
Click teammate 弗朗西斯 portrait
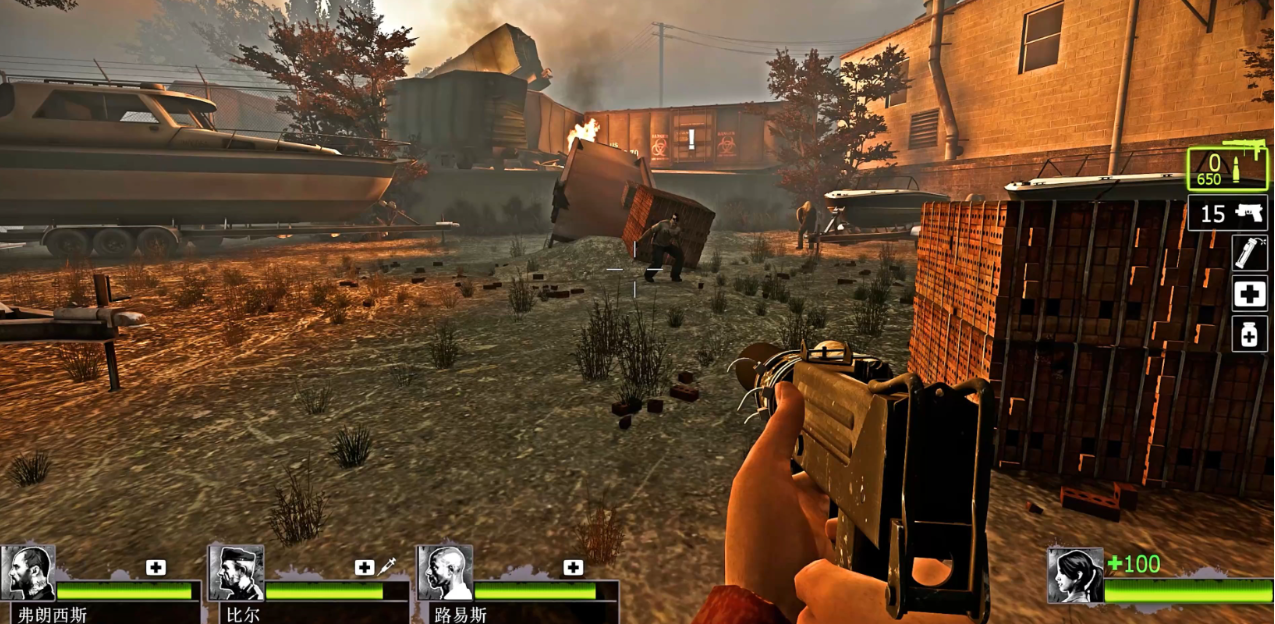click(x=28, y=572)
